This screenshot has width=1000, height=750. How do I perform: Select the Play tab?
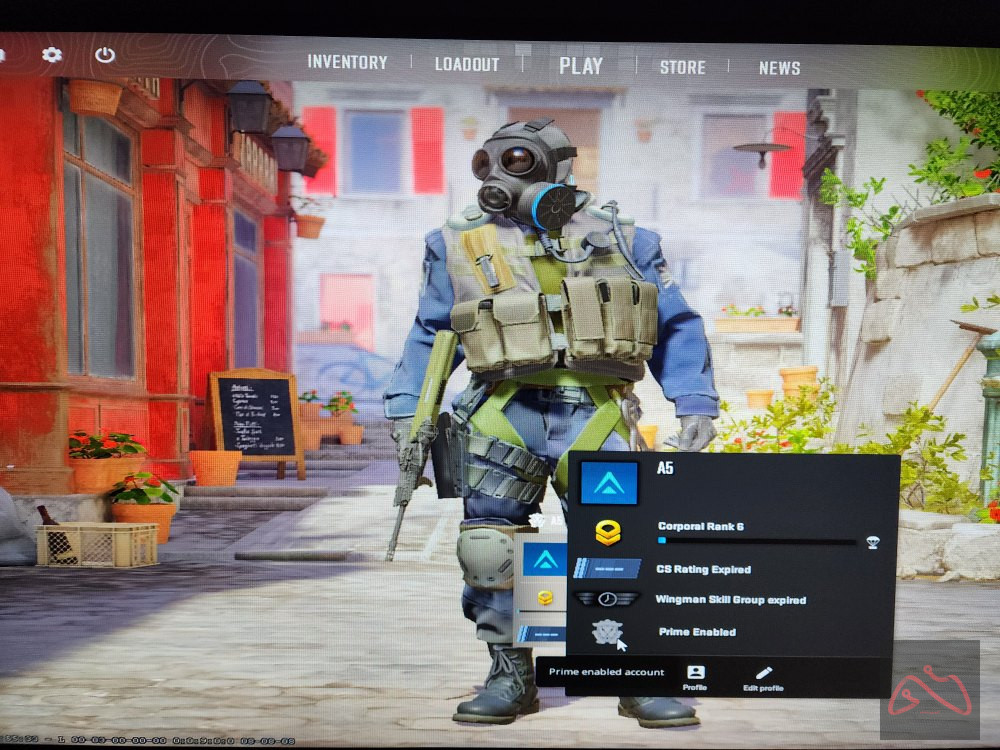(581, 66)
